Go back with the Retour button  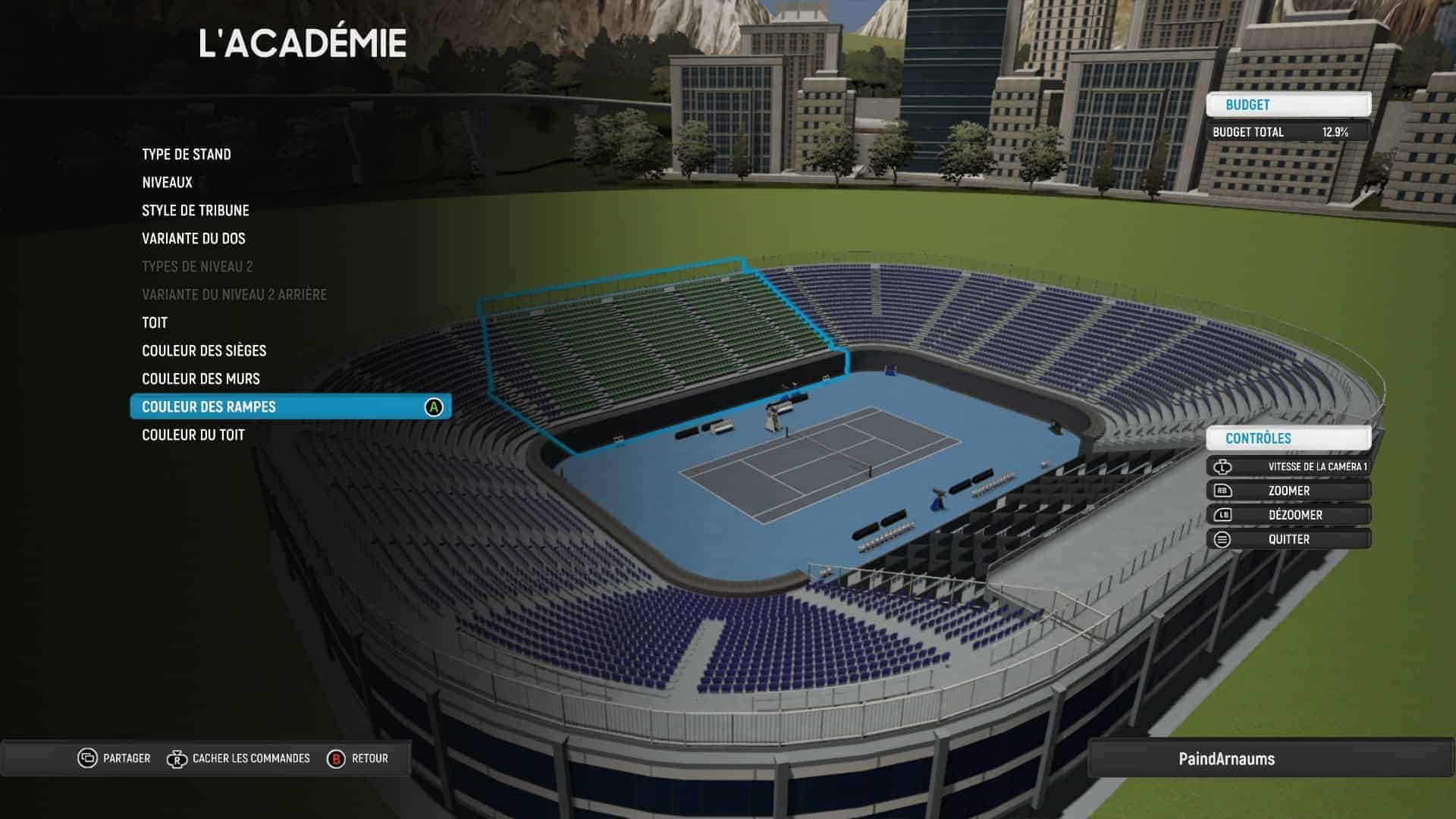[358, 758]
